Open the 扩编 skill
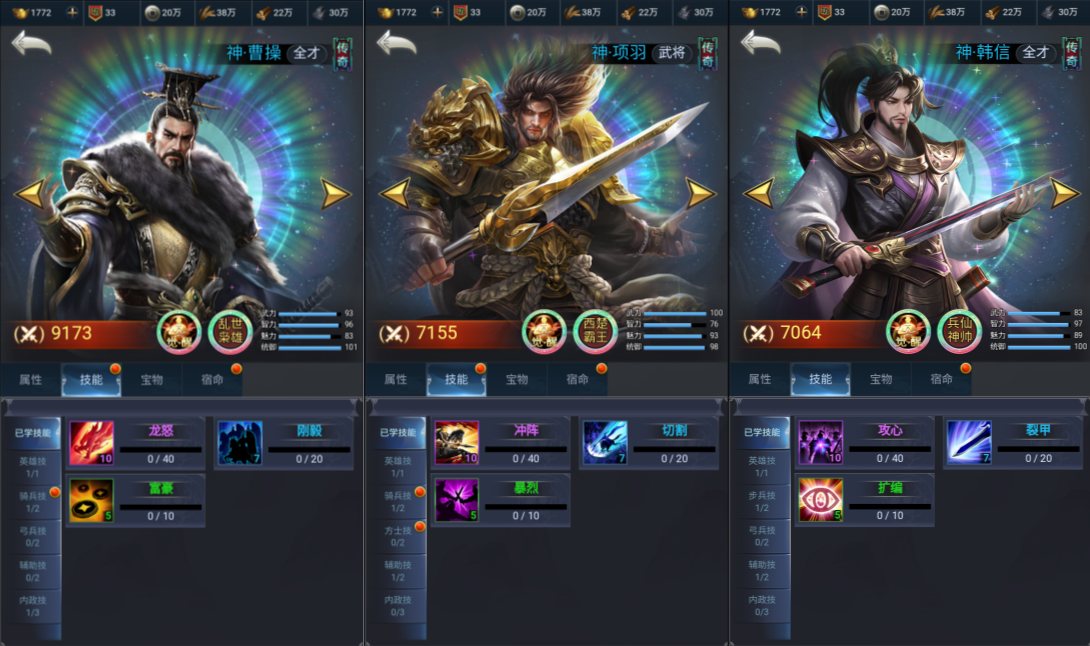 [820, 500]
